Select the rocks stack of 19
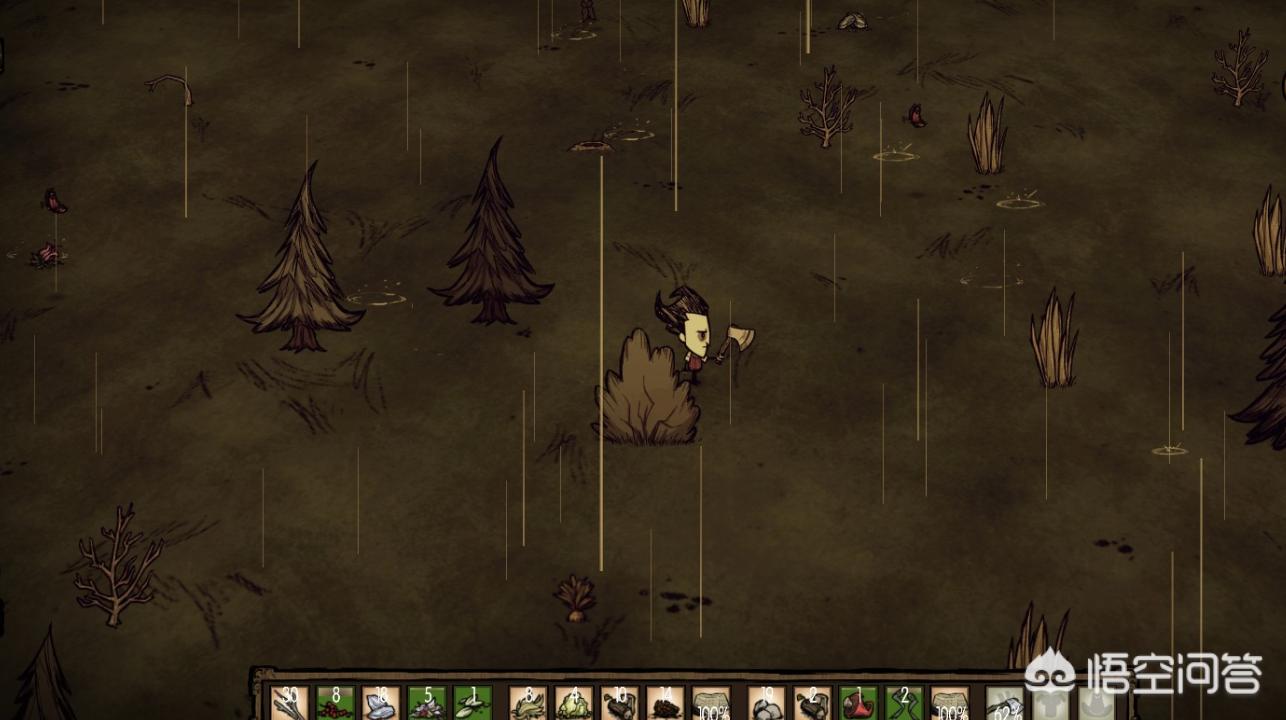1286x720 pixels. tap(767, 703)
